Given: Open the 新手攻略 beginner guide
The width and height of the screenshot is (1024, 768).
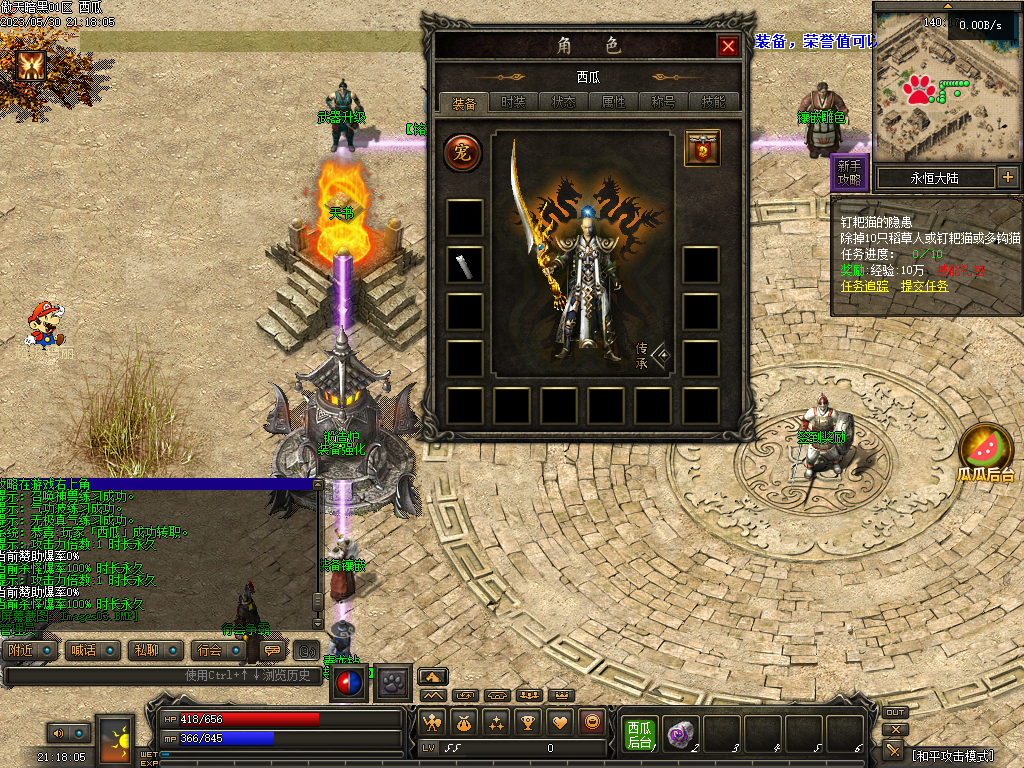Looking at the screenshot, I should pyautogui.click(x=849, y=173).
